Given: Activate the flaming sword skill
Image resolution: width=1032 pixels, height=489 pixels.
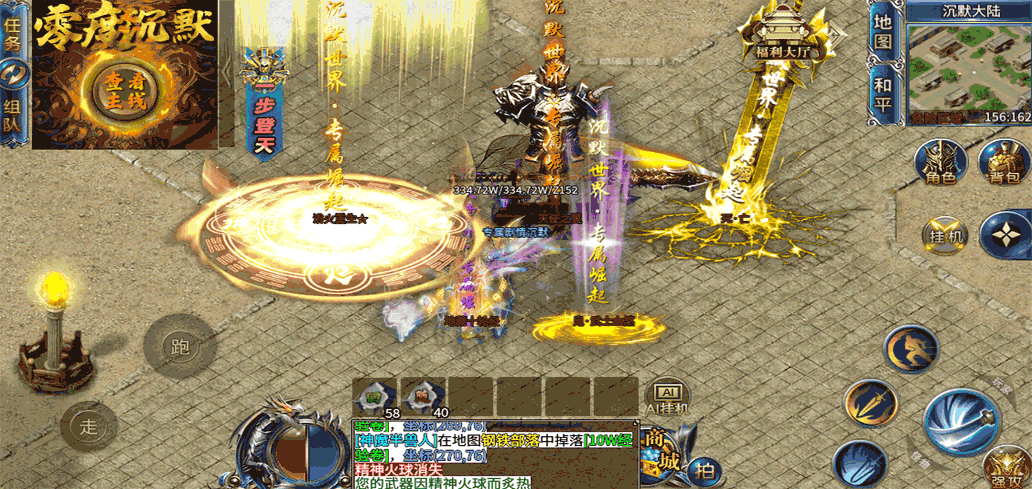Looking at the screenshot, I should point(868,403).
